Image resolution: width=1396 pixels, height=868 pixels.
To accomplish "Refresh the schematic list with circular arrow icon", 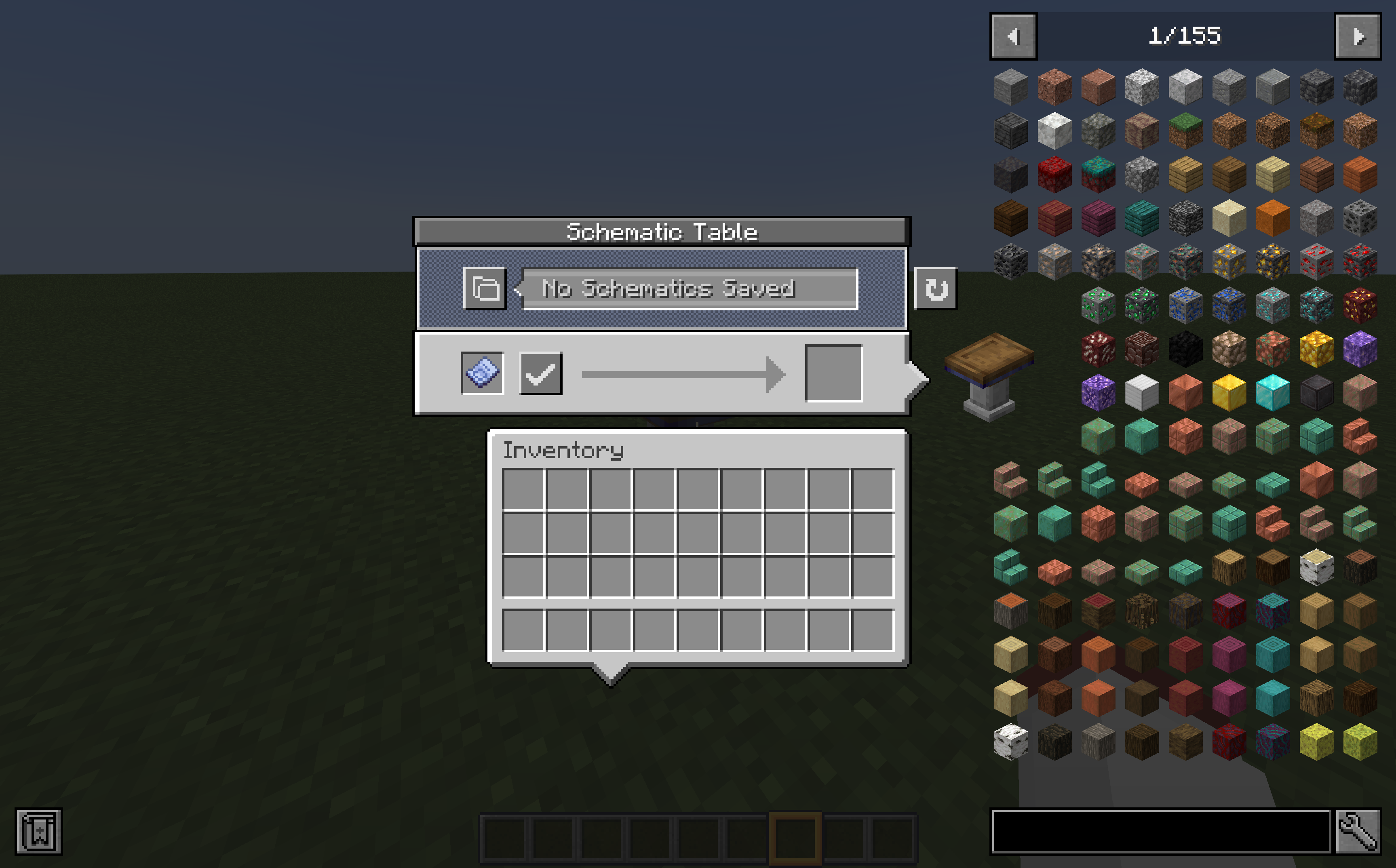I will pos(937,289).
